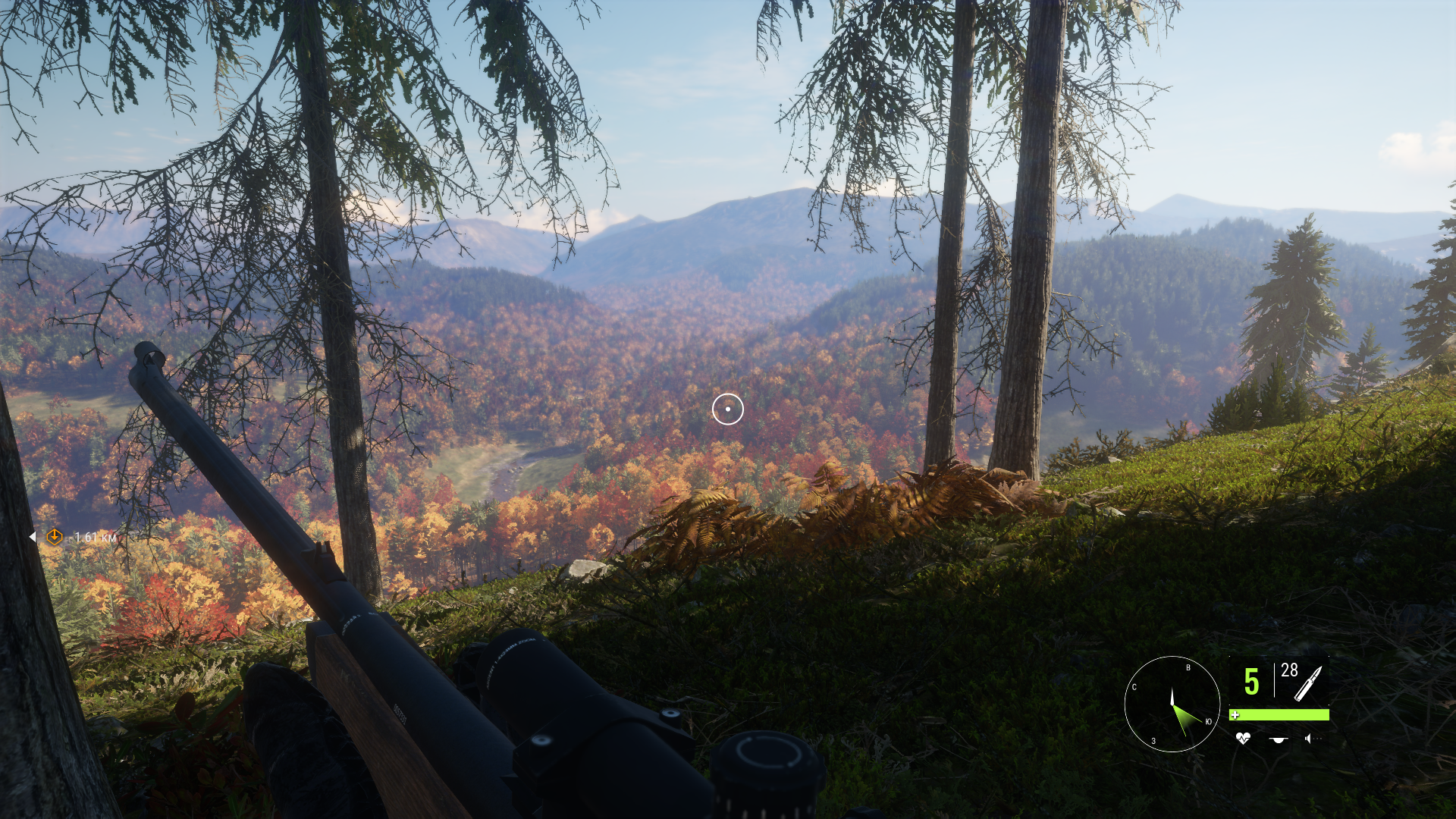Click the rifle bullet ammo icon
The image size is (1456, 819).
[x=1307, y=684]
